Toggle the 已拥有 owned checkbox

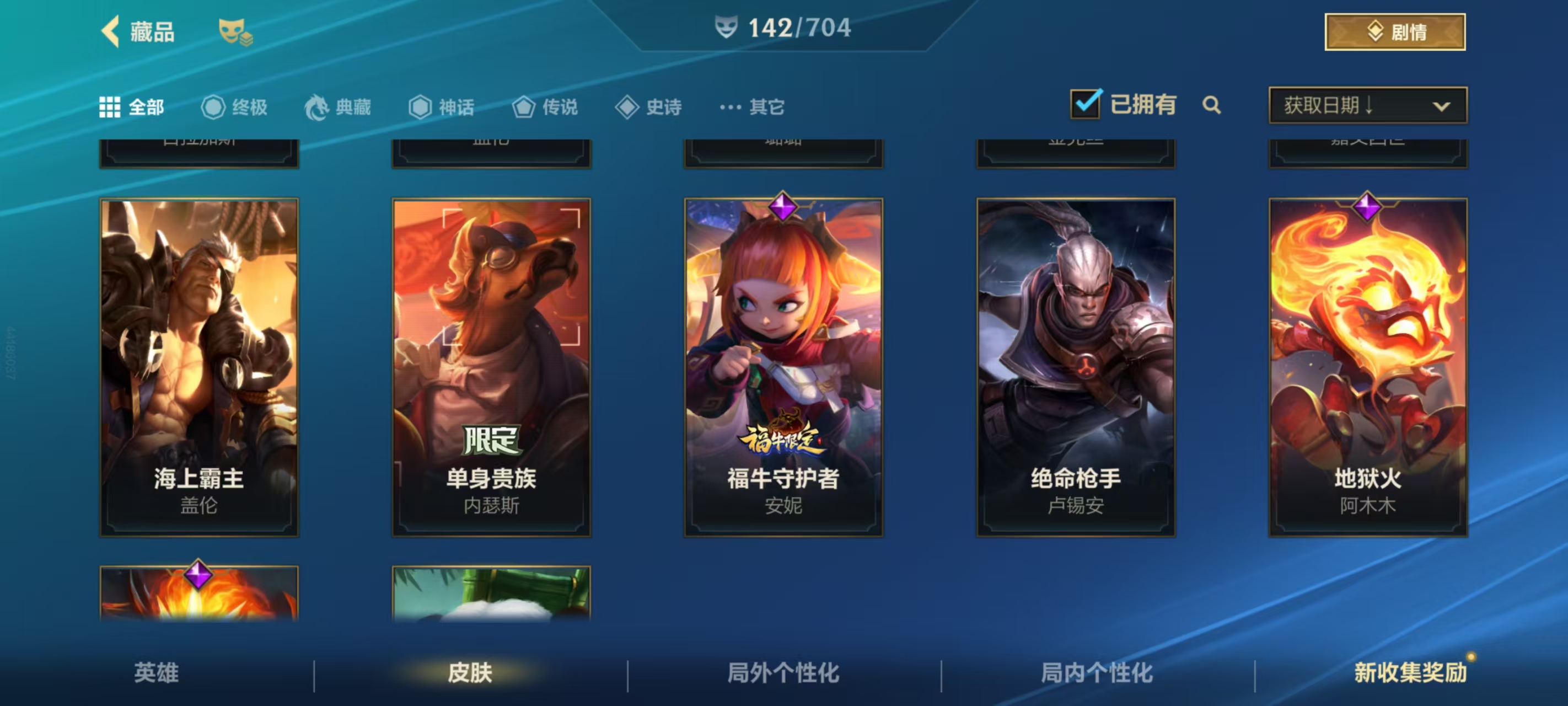click(1084, 104)
